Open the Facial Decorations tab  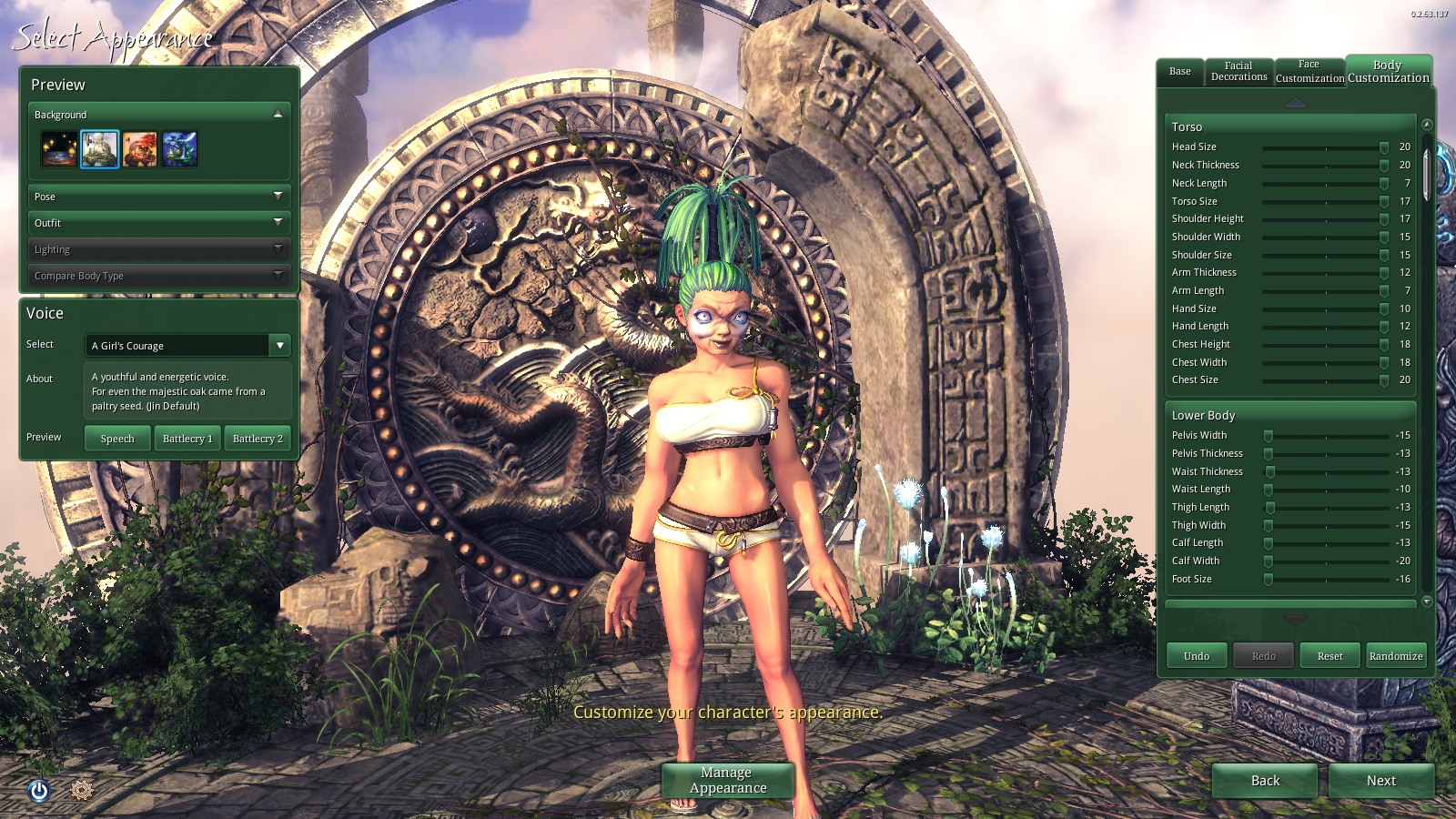[x=1239, y=72]
